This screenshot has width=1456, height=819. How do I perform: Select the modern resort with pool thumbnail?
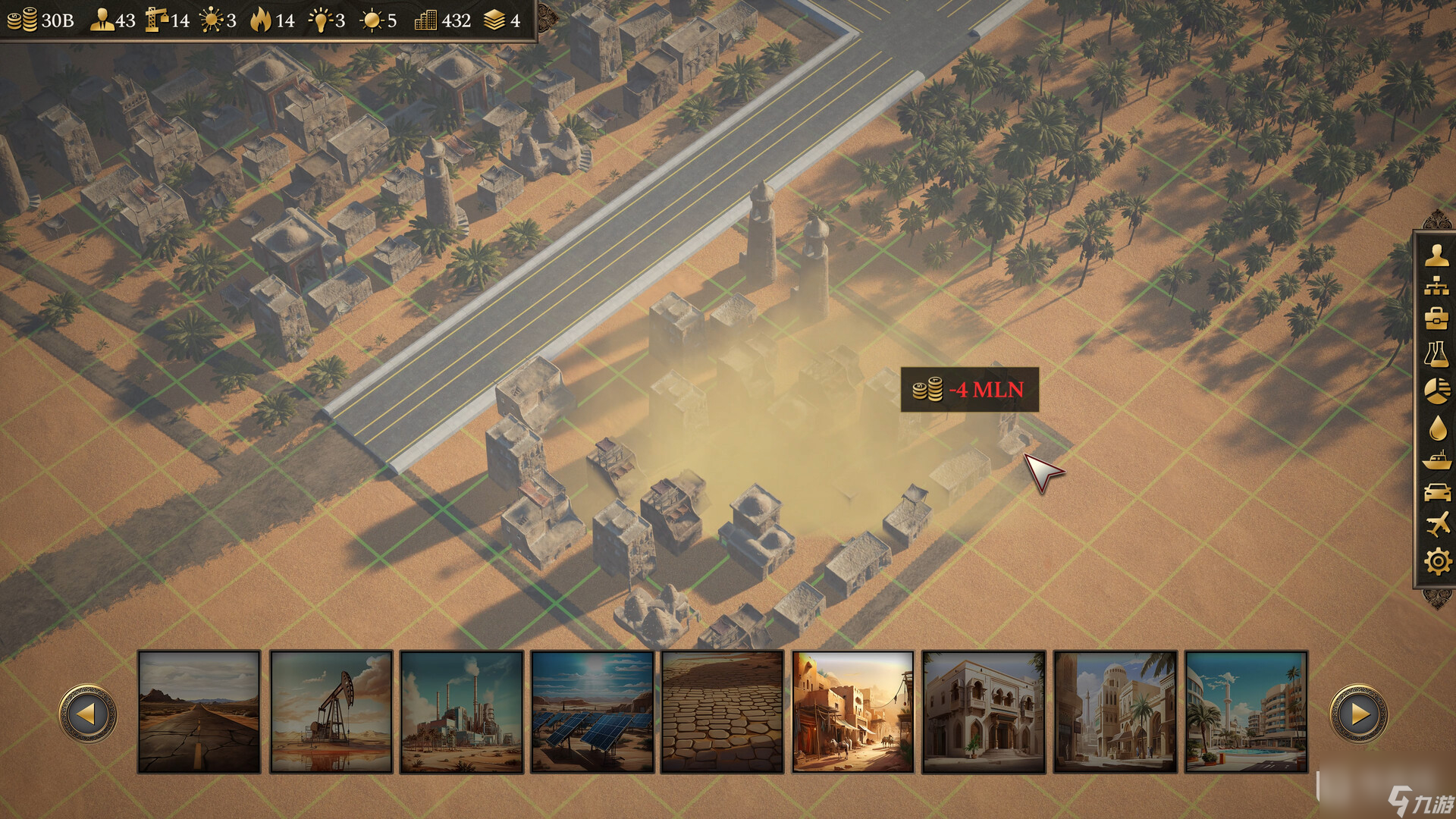point(1246,711)
